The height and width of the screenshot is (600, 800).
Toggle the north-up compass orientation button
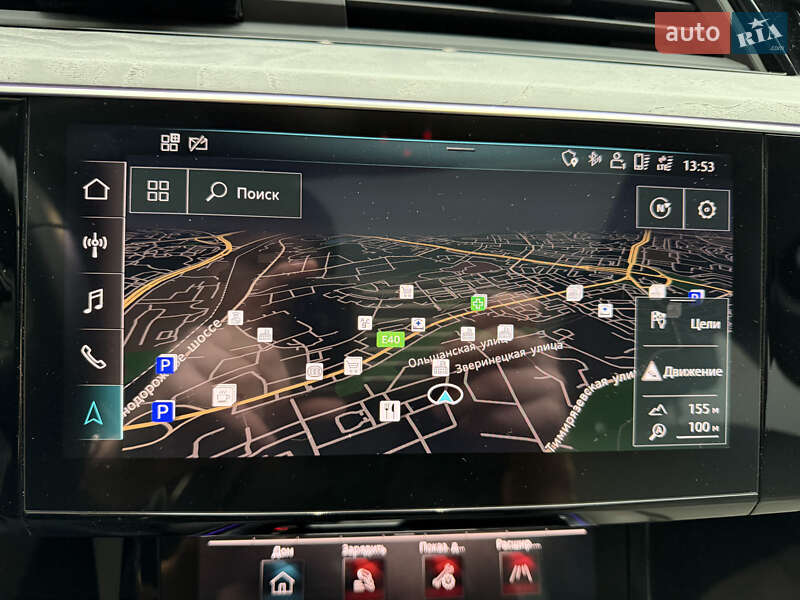(659, 209)
